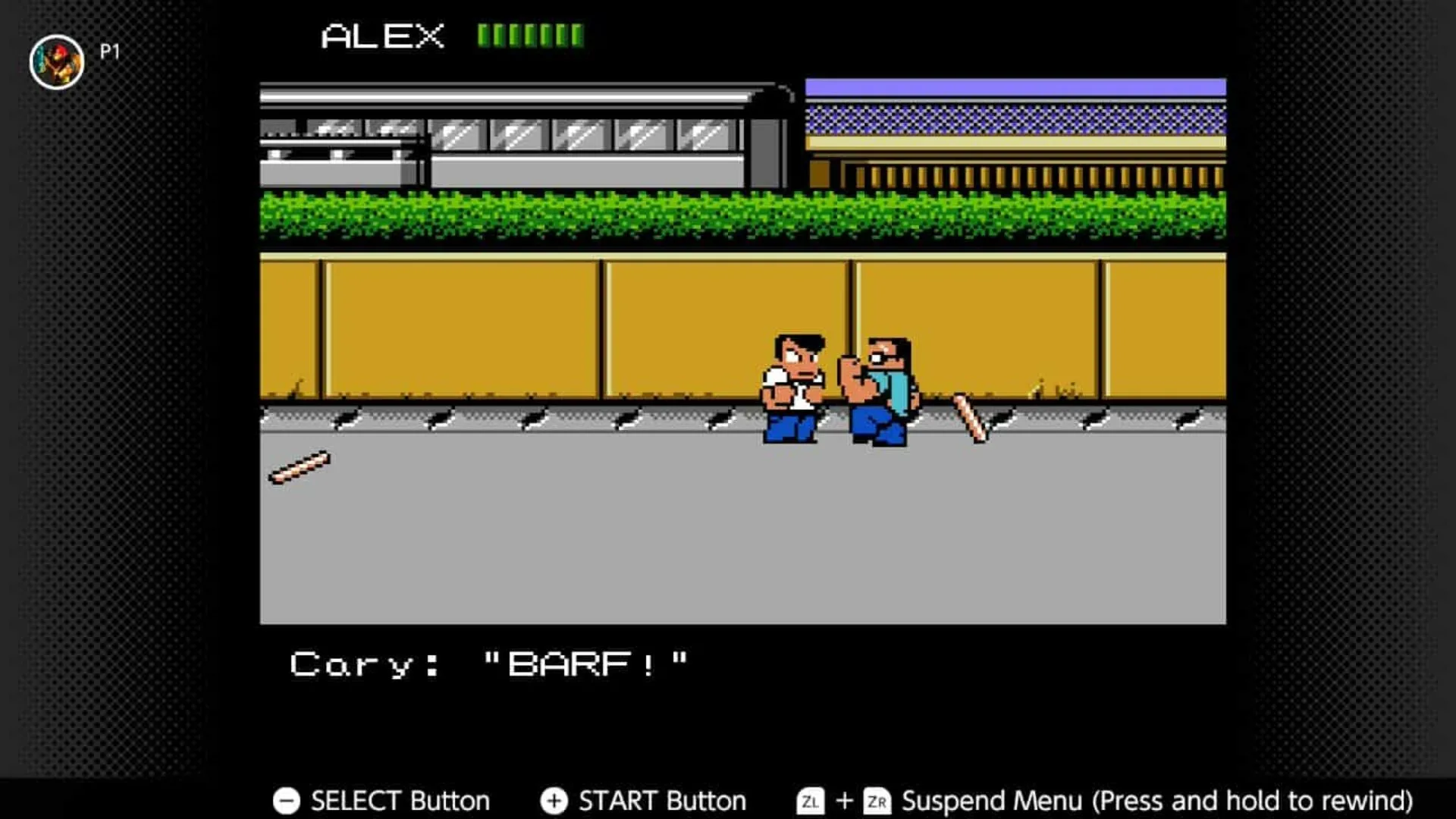Select the plus START Button icon

(x=554, y=800)
